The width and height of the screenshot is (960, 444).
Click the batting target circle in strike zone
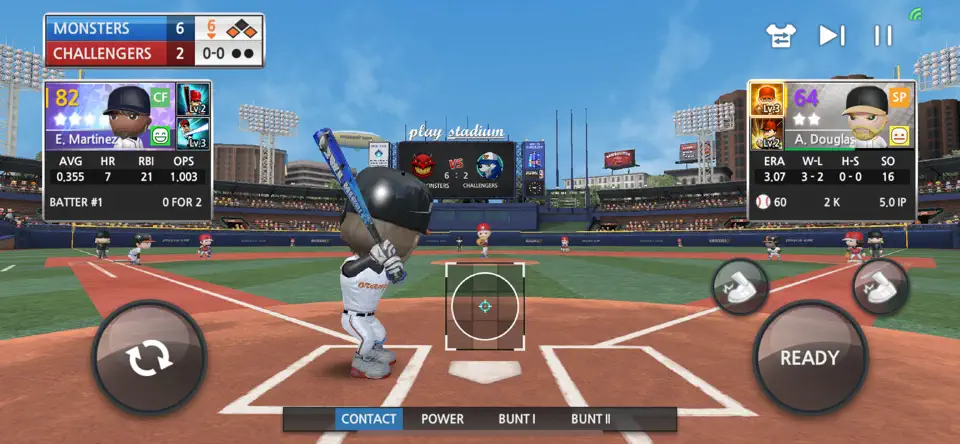pos(484,306)
